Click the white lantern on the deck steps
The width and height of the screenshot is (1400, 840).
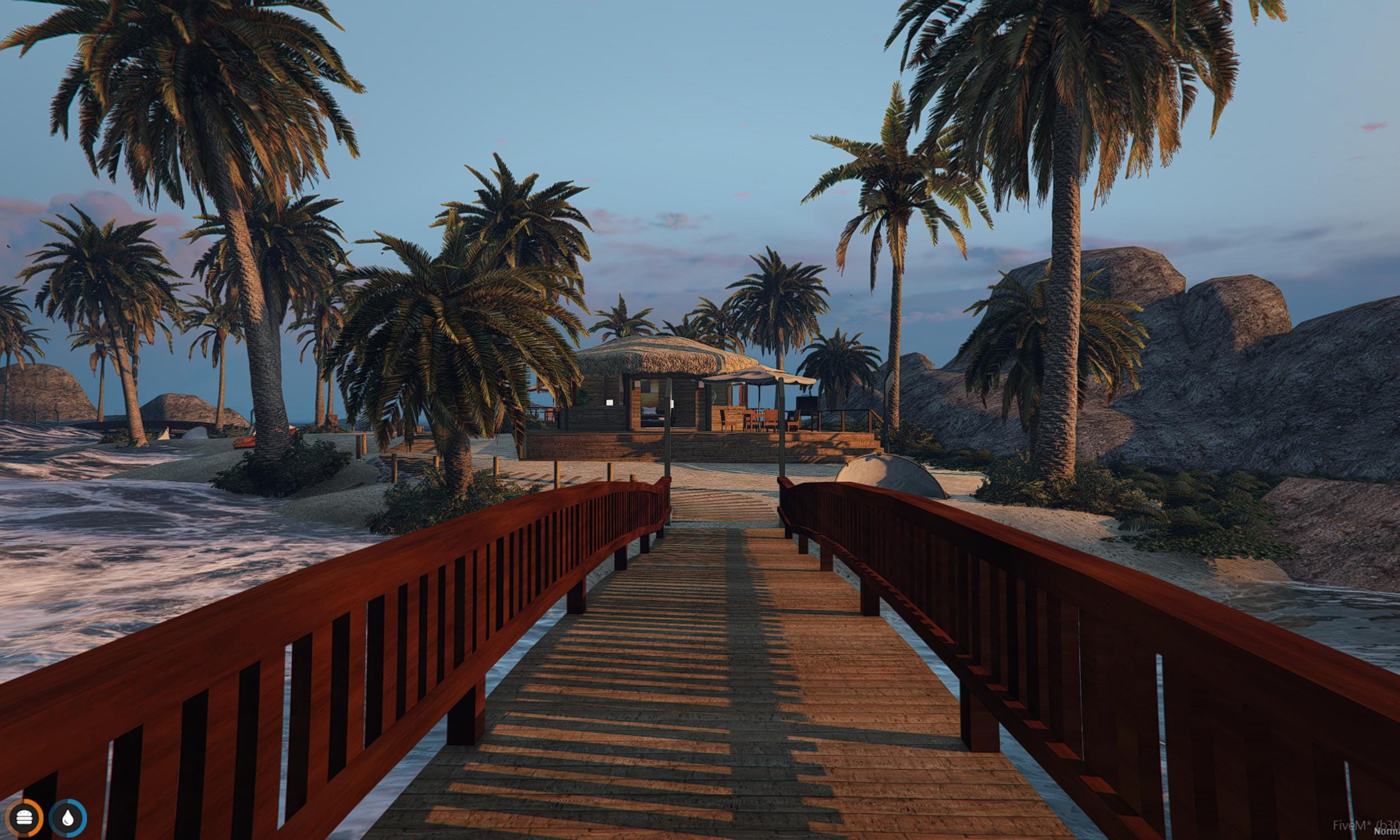(609, 402)
